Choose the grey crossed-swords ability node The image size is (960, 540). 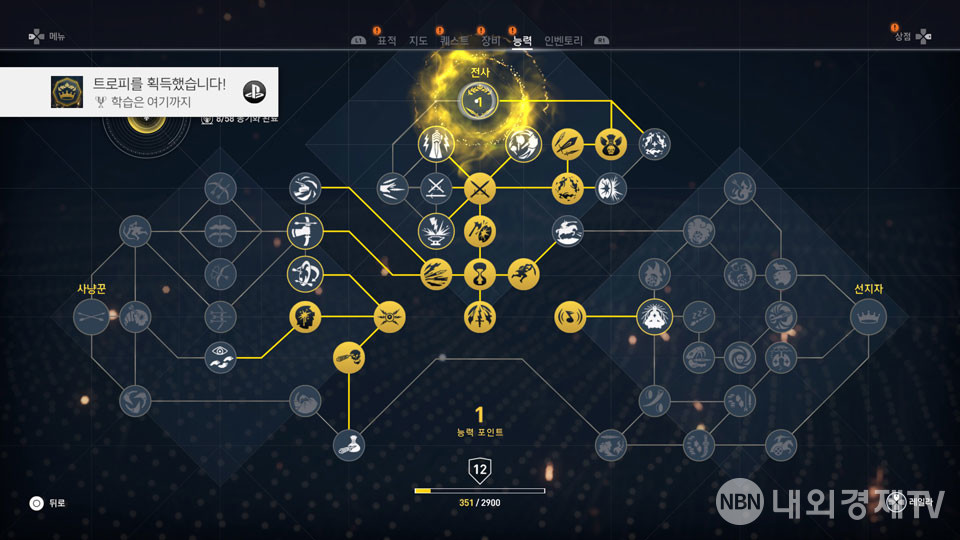tap(436, 187)
